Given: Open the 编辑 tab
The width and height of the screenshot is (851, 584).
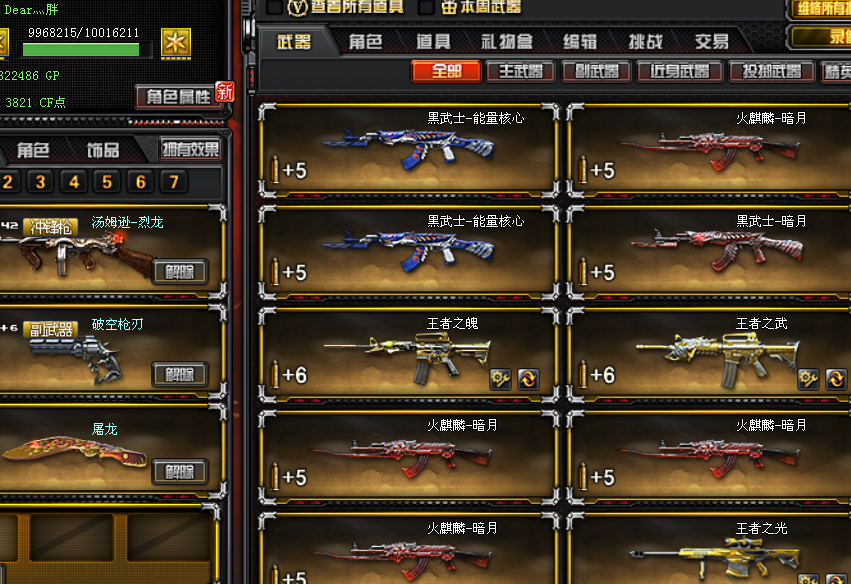Looking at the screenshot, I should [580, 42].
